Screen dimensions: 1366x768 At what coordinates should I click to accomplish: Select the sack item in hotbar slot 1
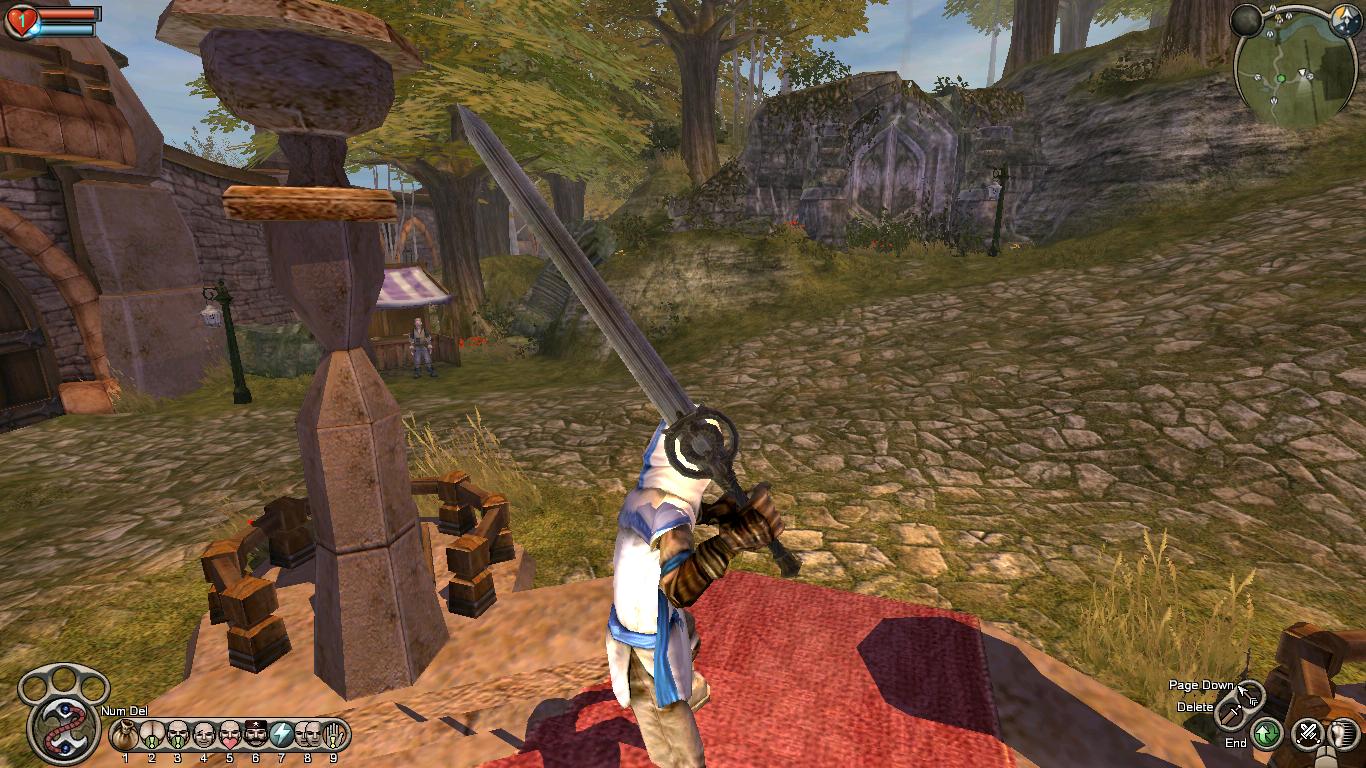[x=125, y=736]
